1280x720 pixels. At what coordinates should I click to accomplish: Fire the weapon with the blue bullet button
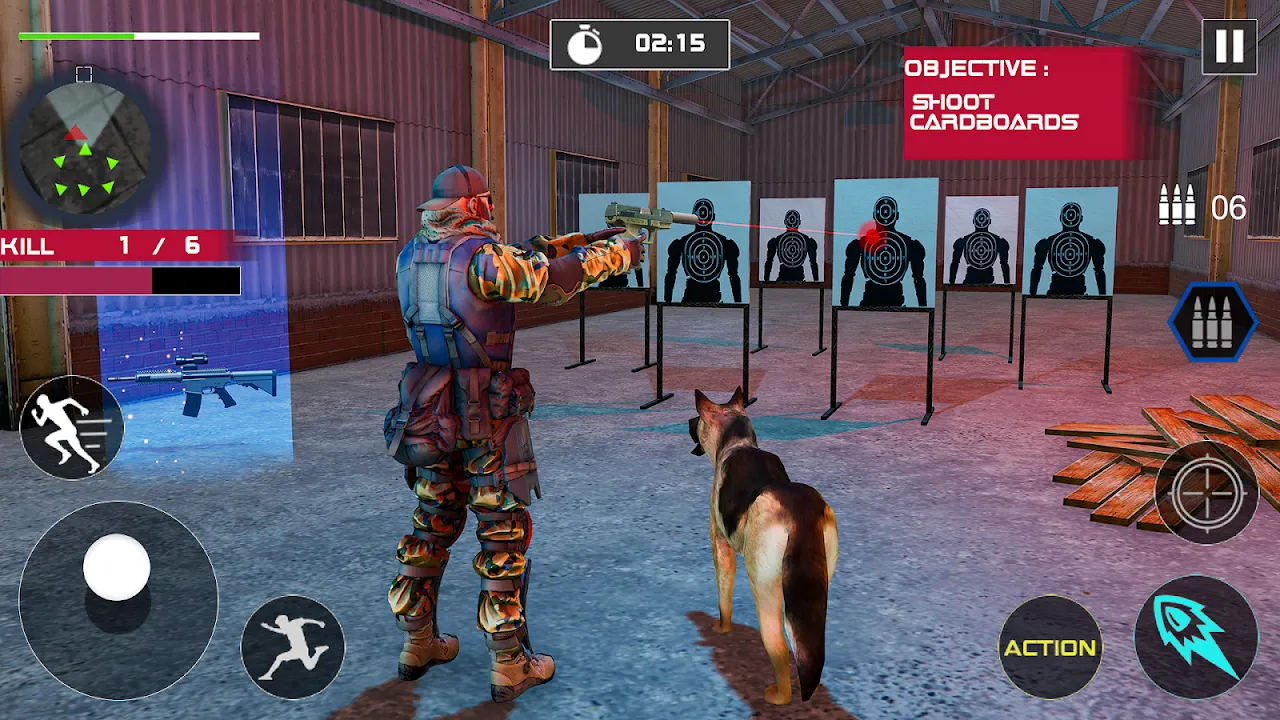coord(1196,637)
